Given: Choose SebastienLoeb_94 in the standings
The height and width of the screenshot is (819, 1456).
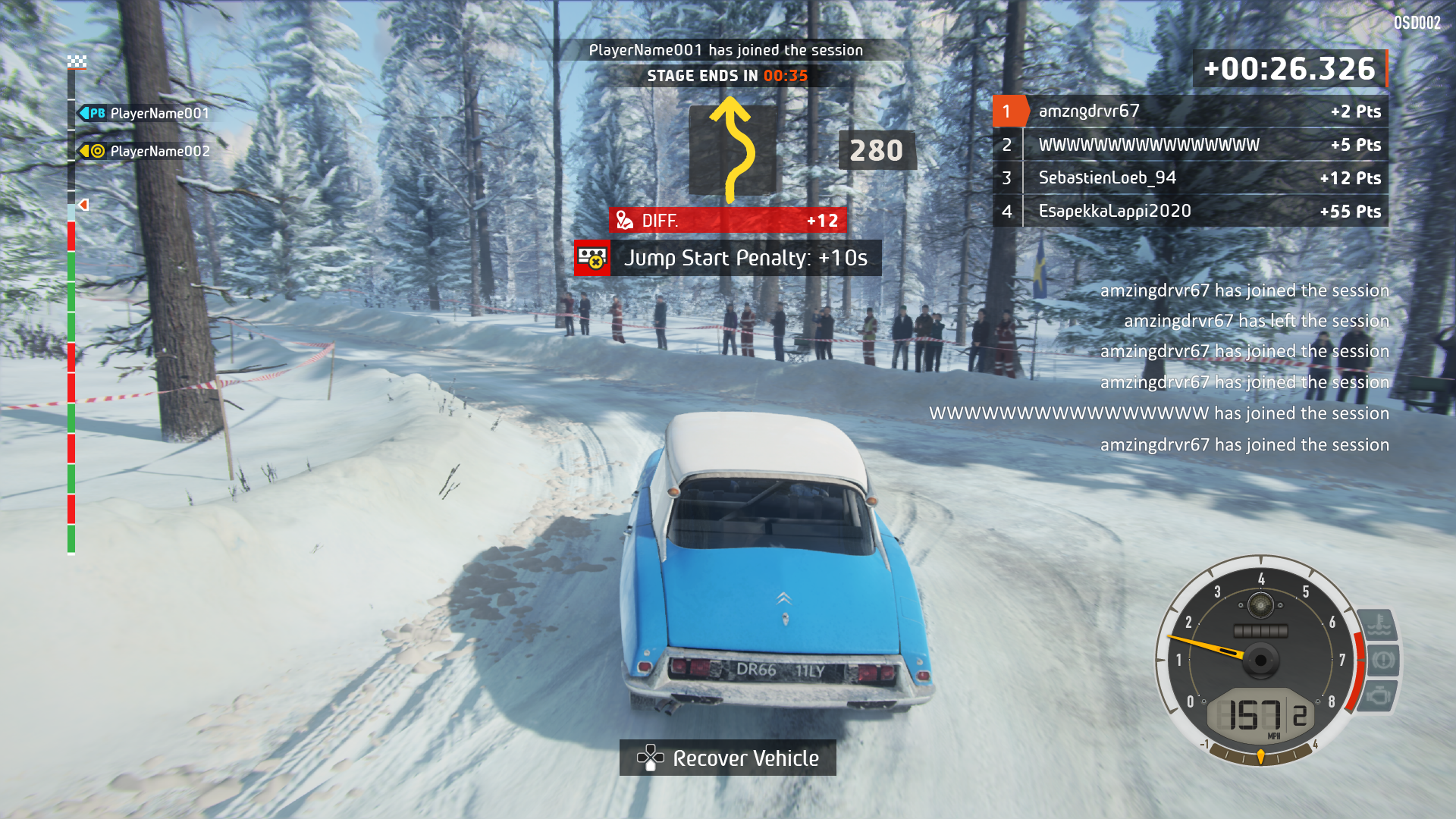Looking at the screenshot, I should click(1189, 178).
